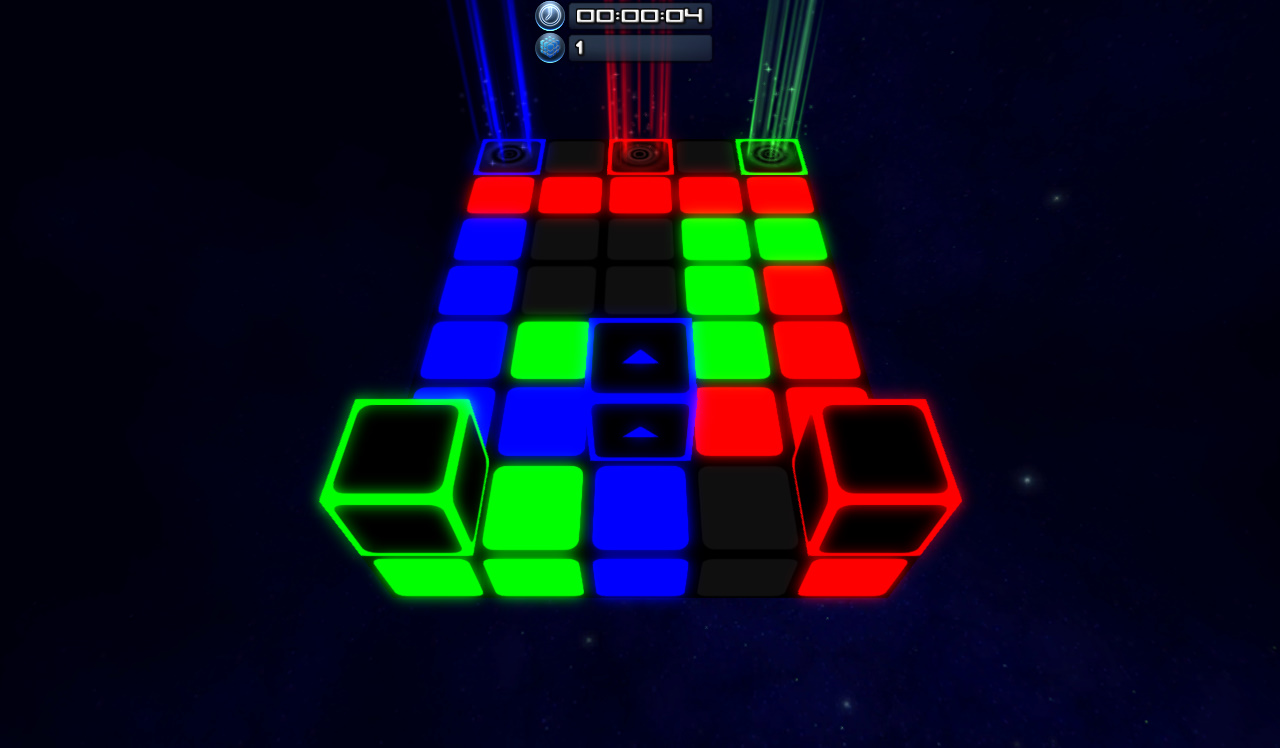Viewport: 1280px width, 748px height.
Task: Click the upper blue arrow tile
Action: [641, 354]
